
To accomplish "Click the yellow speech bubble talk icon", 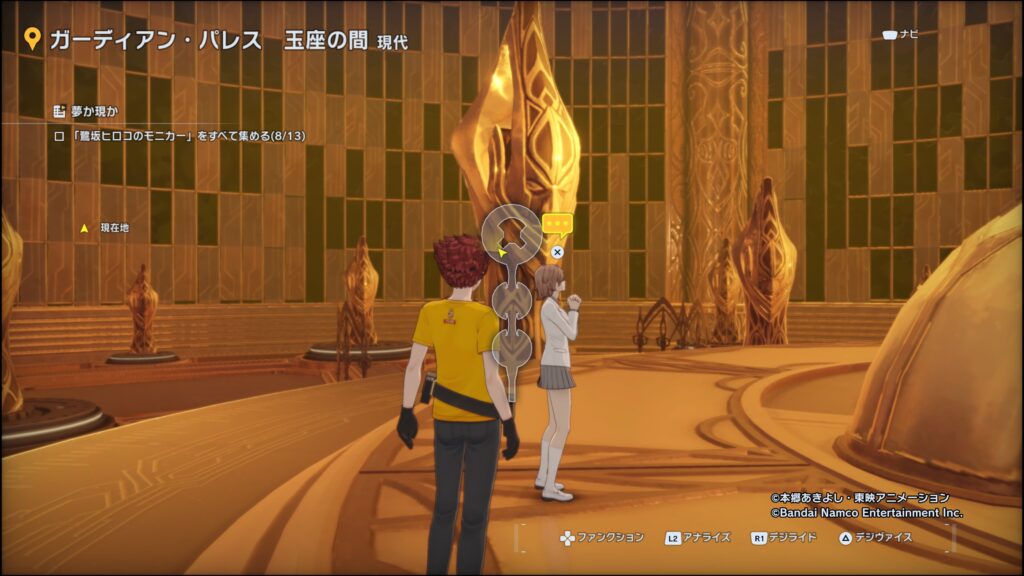I will (557, 224).
